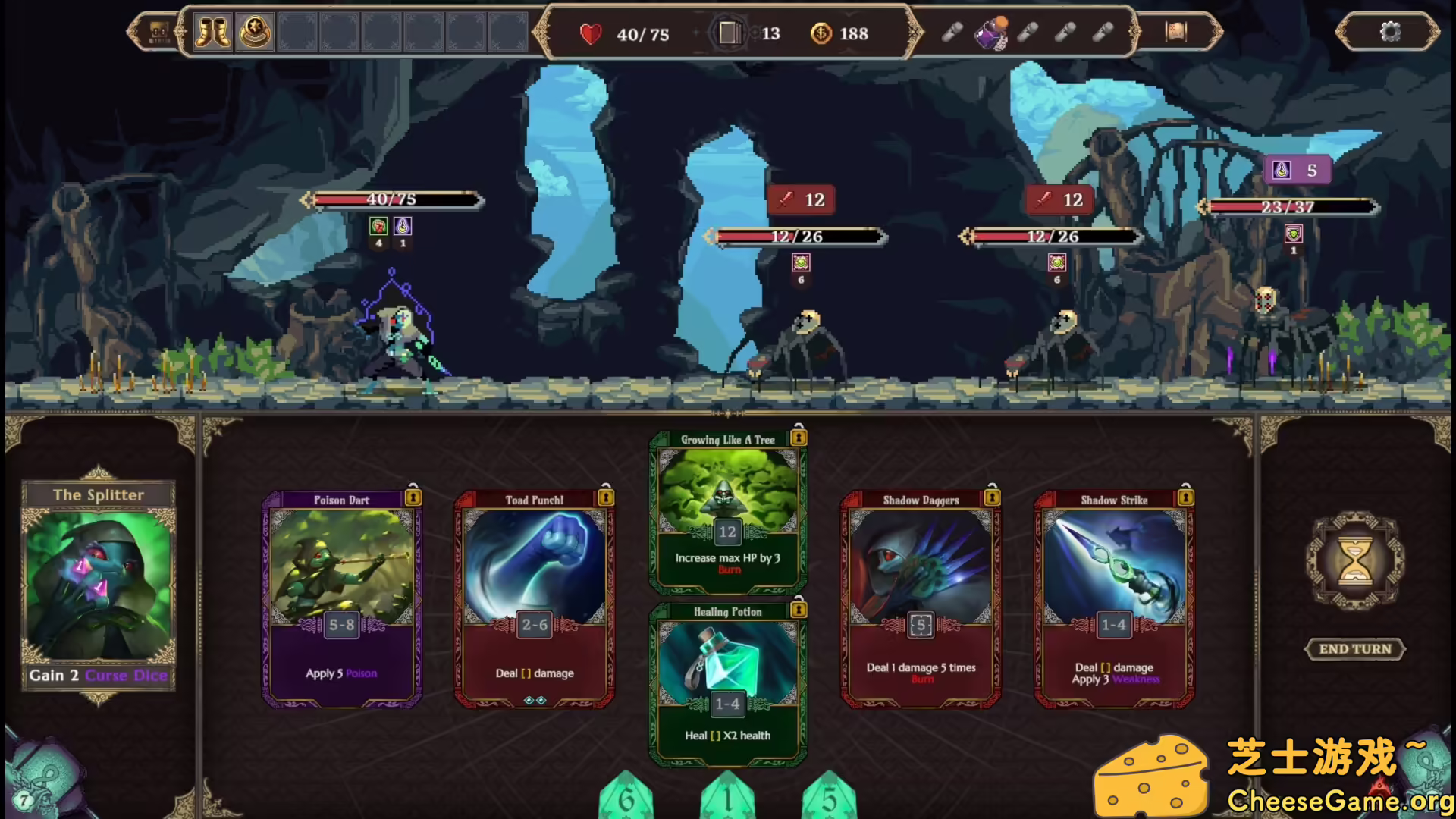Select the golden boots item in the inventory bar
The image size is (1456, 819).
(x=212, y=33)
